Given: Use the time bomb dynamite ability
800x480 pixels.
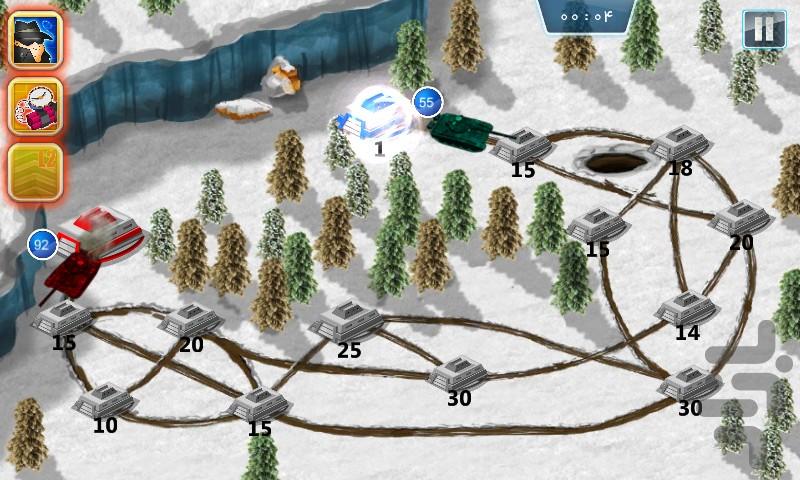Looking at the screenshot, I should click(x=35, y=105).
